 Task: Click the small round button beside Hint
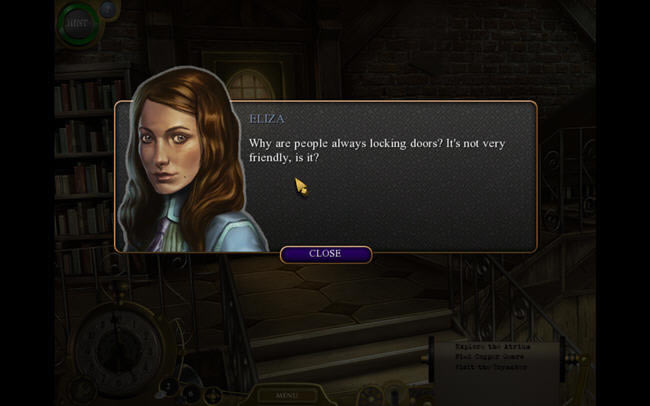108,10
